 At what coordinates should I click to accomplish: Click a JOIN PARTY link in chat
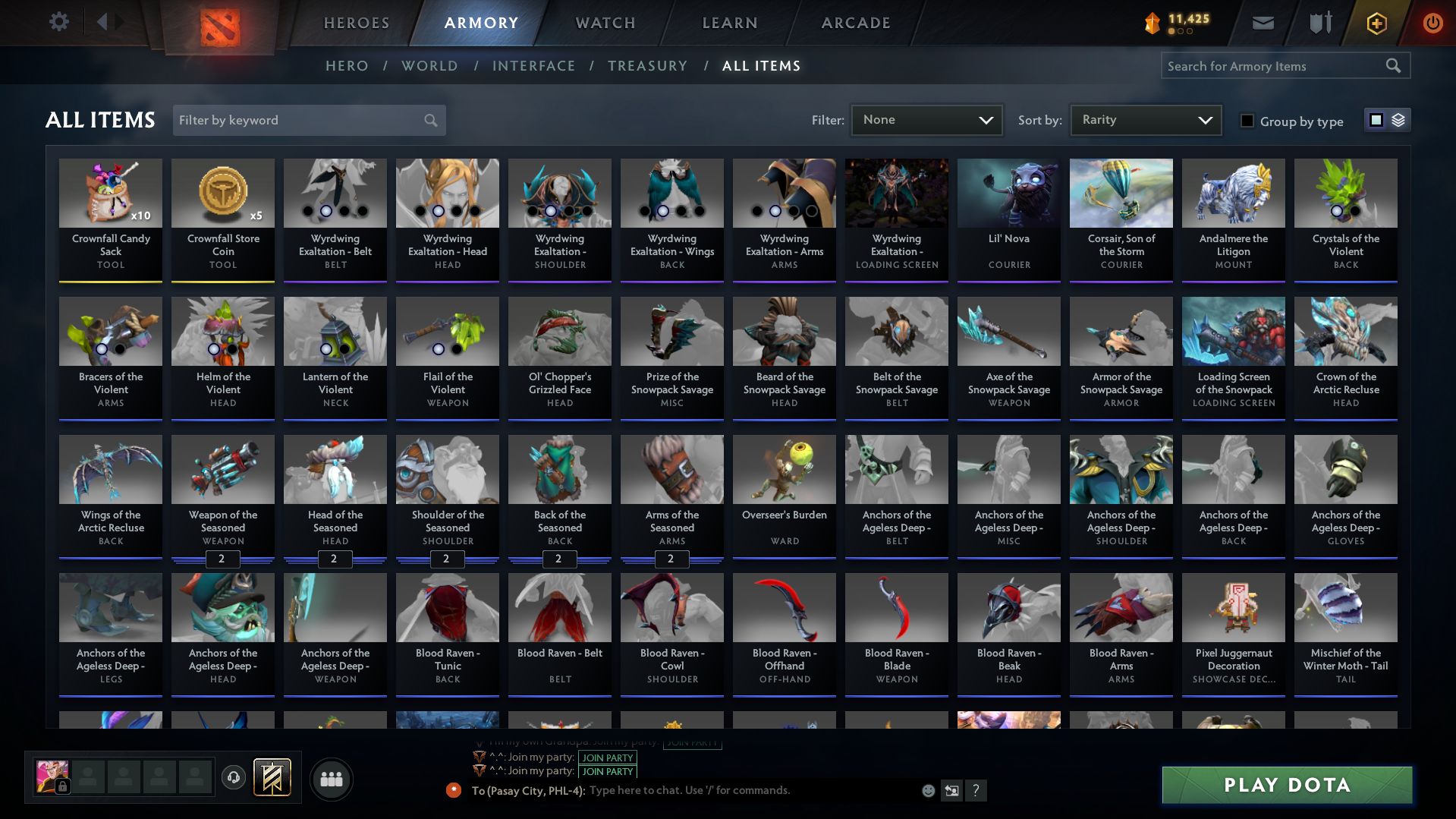pyautogui.click(x=607, y=758)
